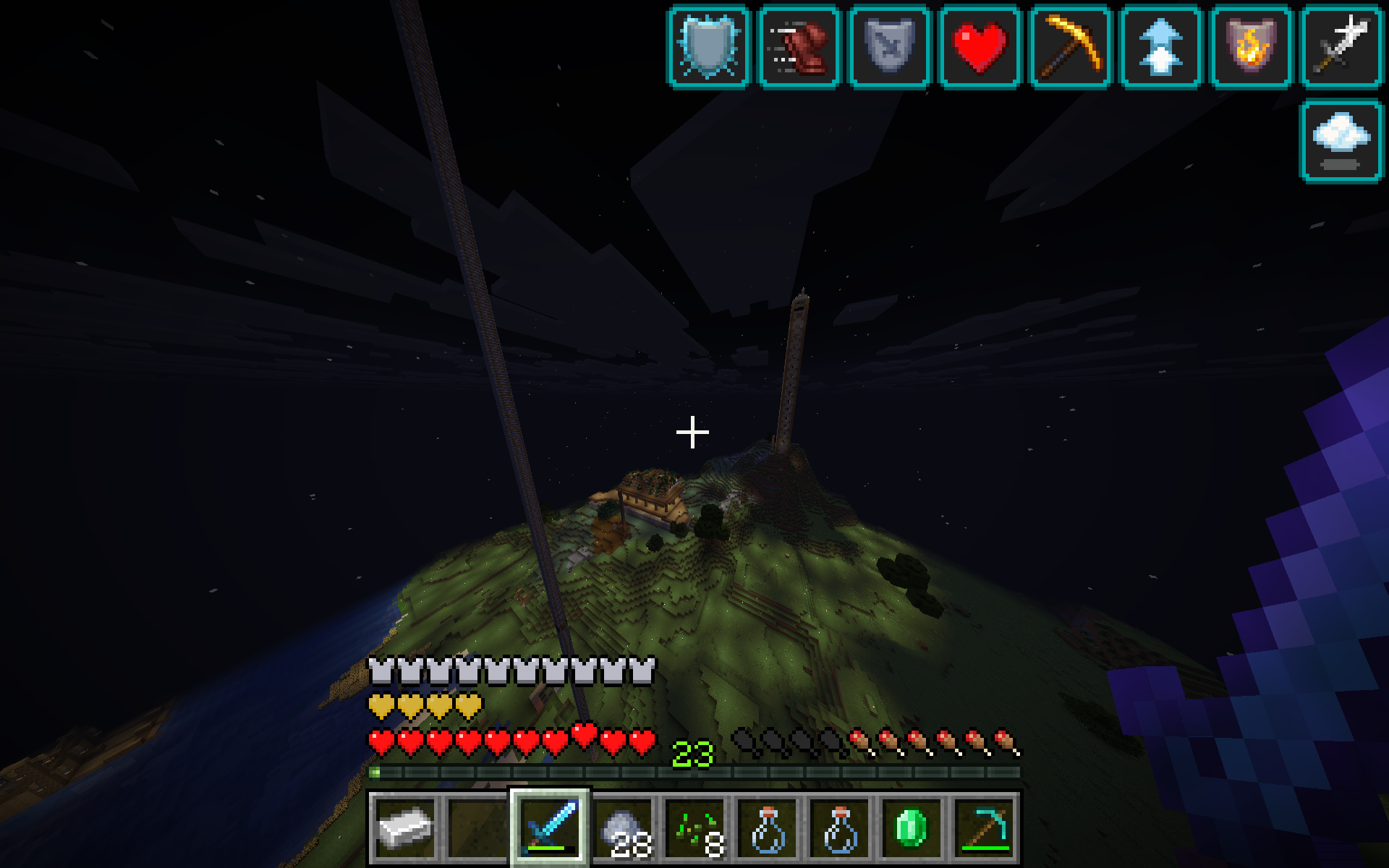Click the red heart status effect icon
1389x868 pixels.
tap(980, 47)
